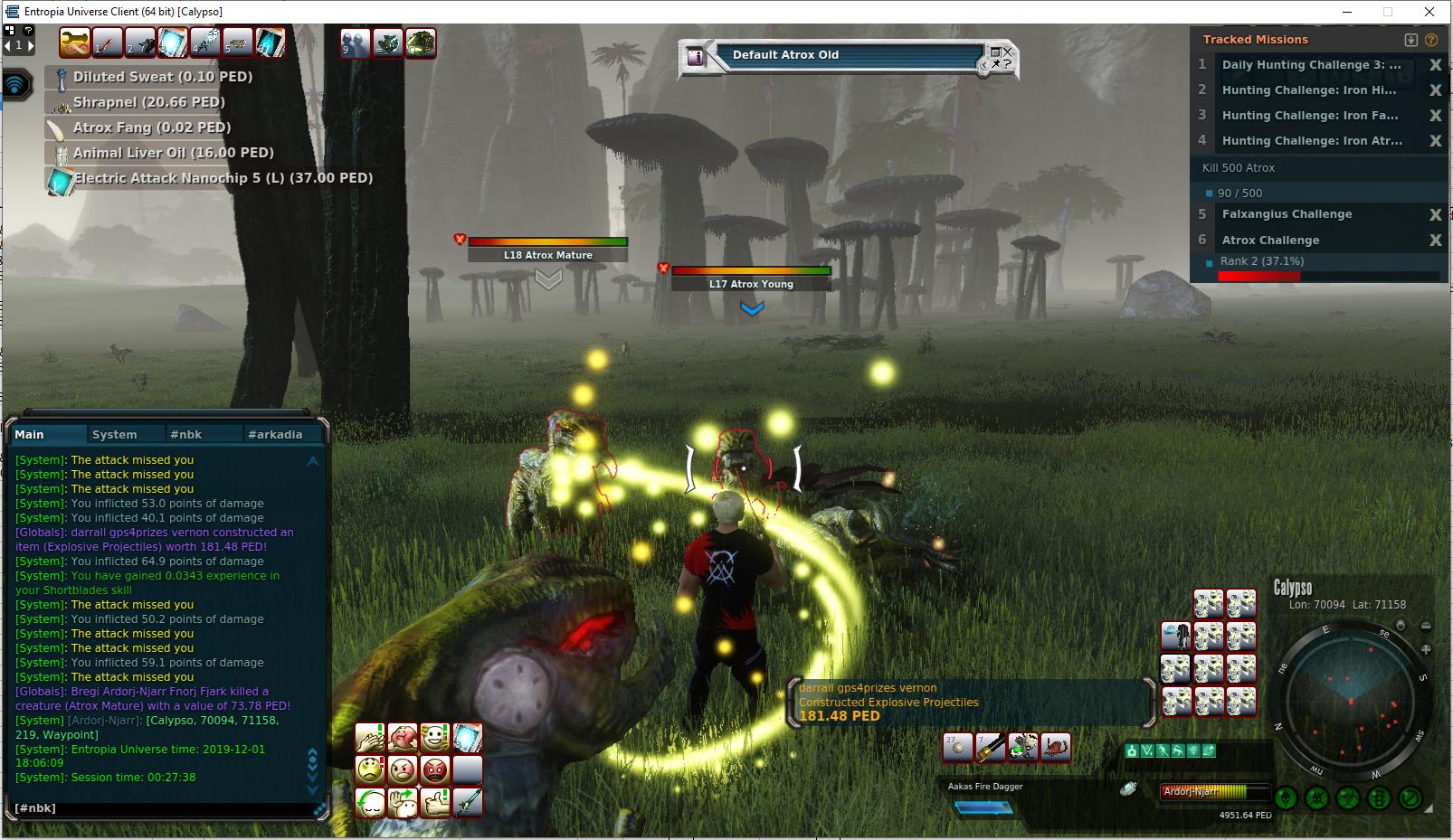1453x840 pixels.
Task: Untrack Daily Hunting Challenge 3 mission
Action: pyautogui.click(x=1435, y=65)
